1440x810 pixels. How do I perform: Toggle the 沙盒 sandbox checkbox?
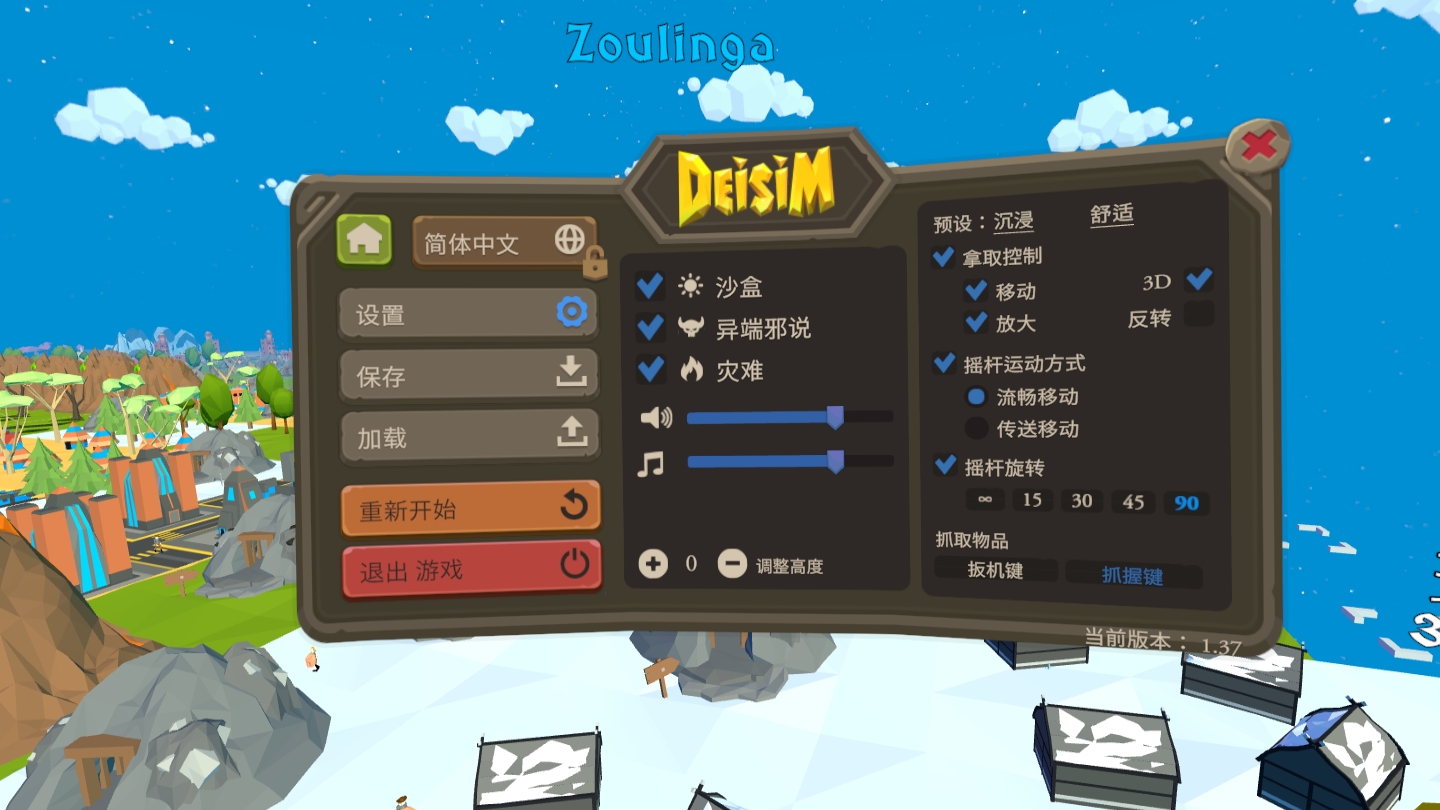tap(650, 286)
